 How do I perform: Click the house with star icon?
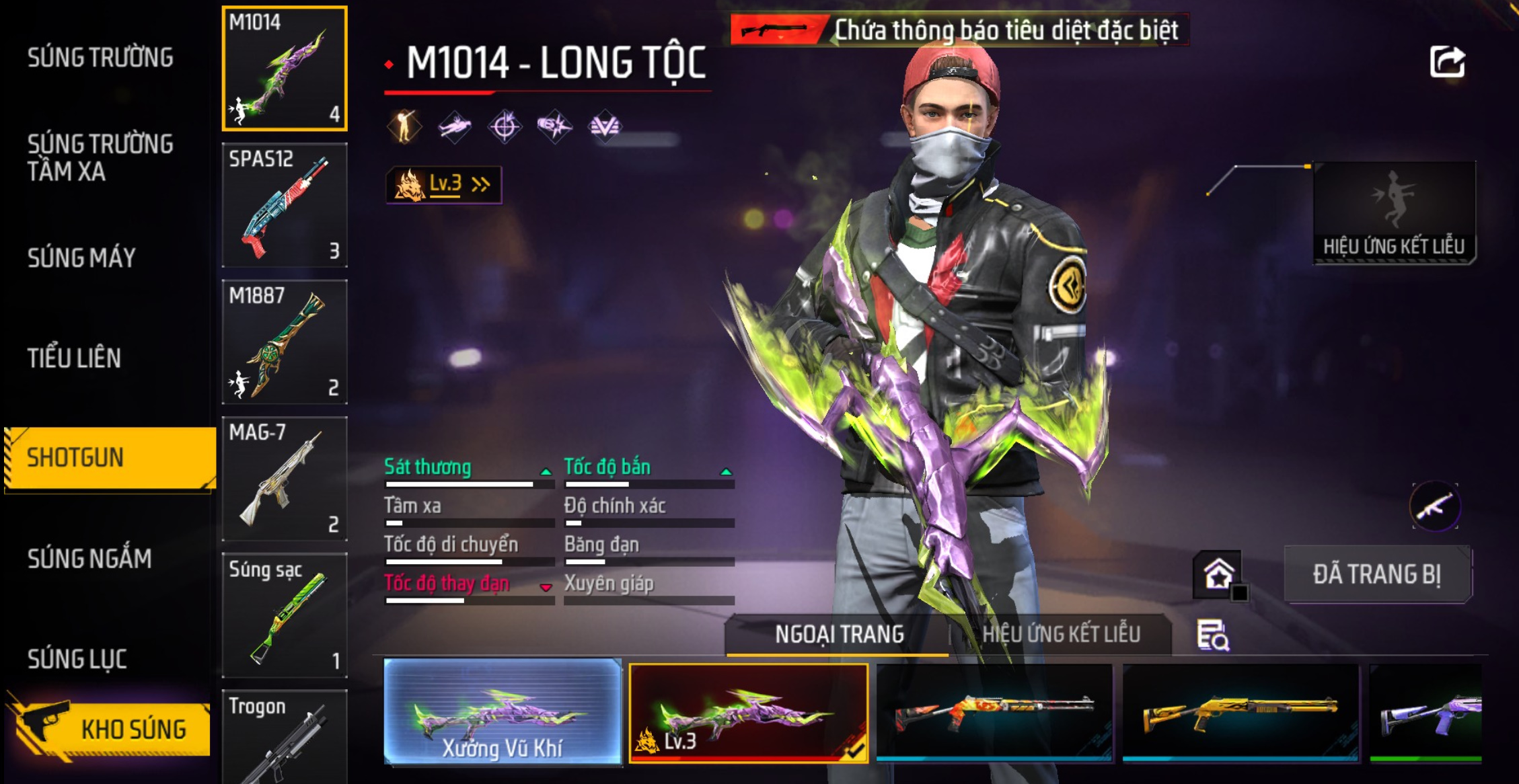[1218, 574]
